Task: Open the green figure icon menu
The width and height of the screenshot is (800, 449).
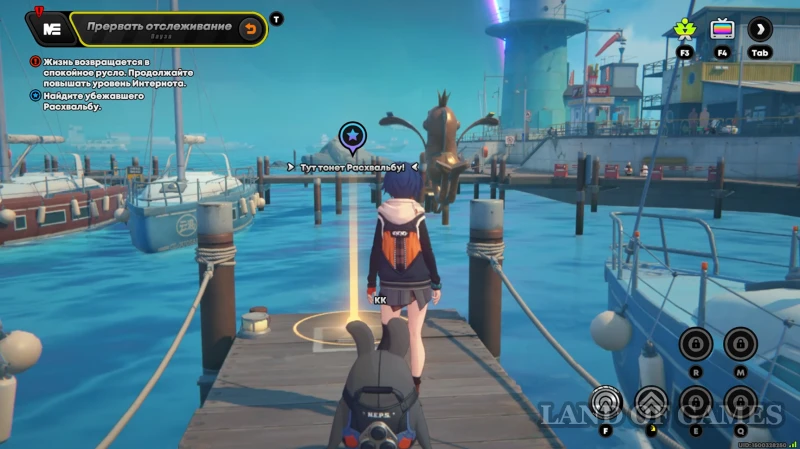Action: 685,29
